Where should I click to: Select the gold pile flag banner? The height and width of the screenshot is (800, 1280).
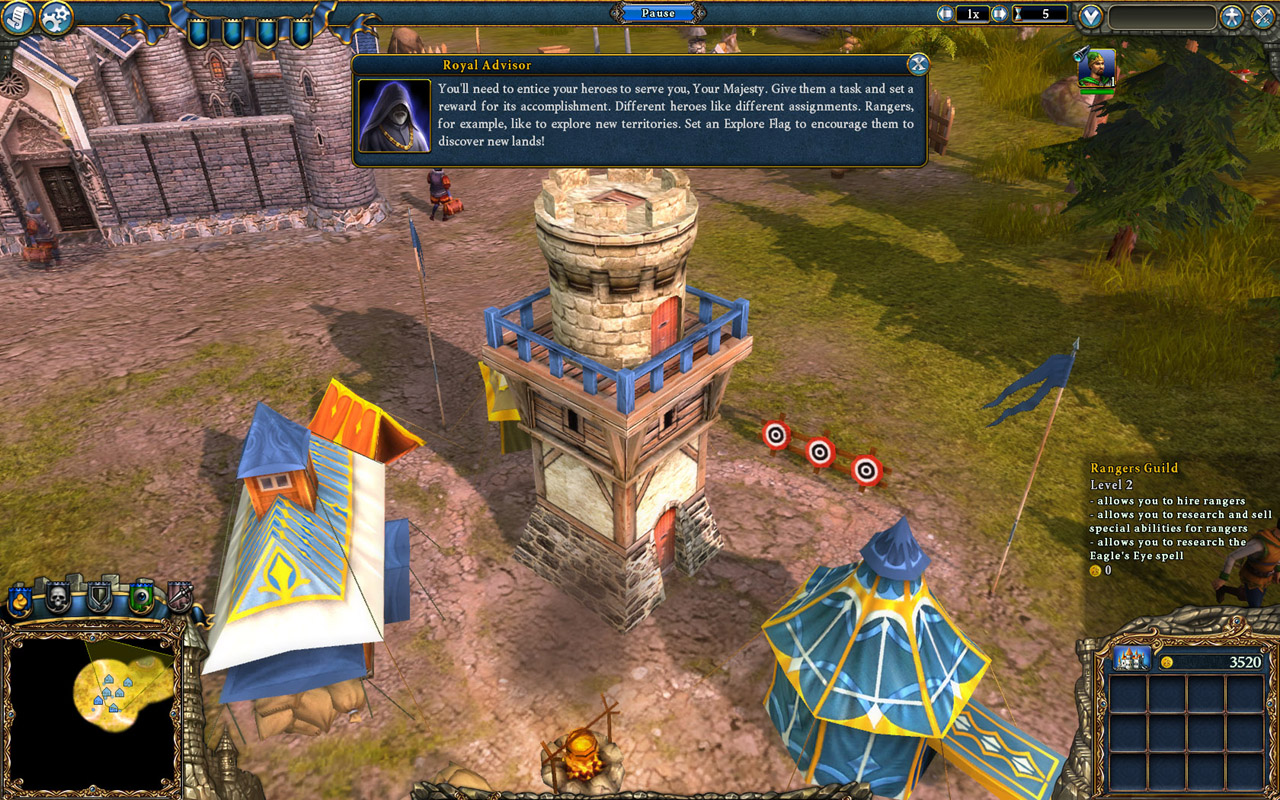pyautogui.click(x=19, y=599)
